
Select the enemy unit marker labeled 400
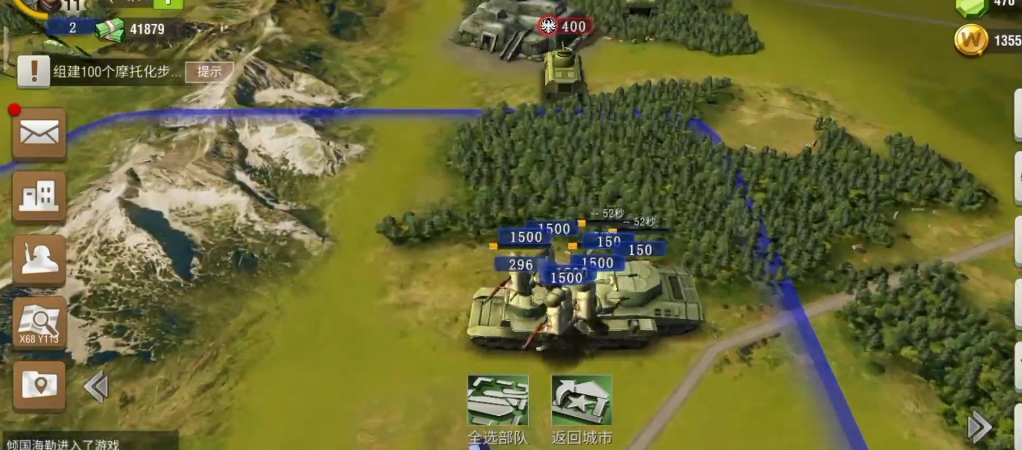(x=564, y=26)
